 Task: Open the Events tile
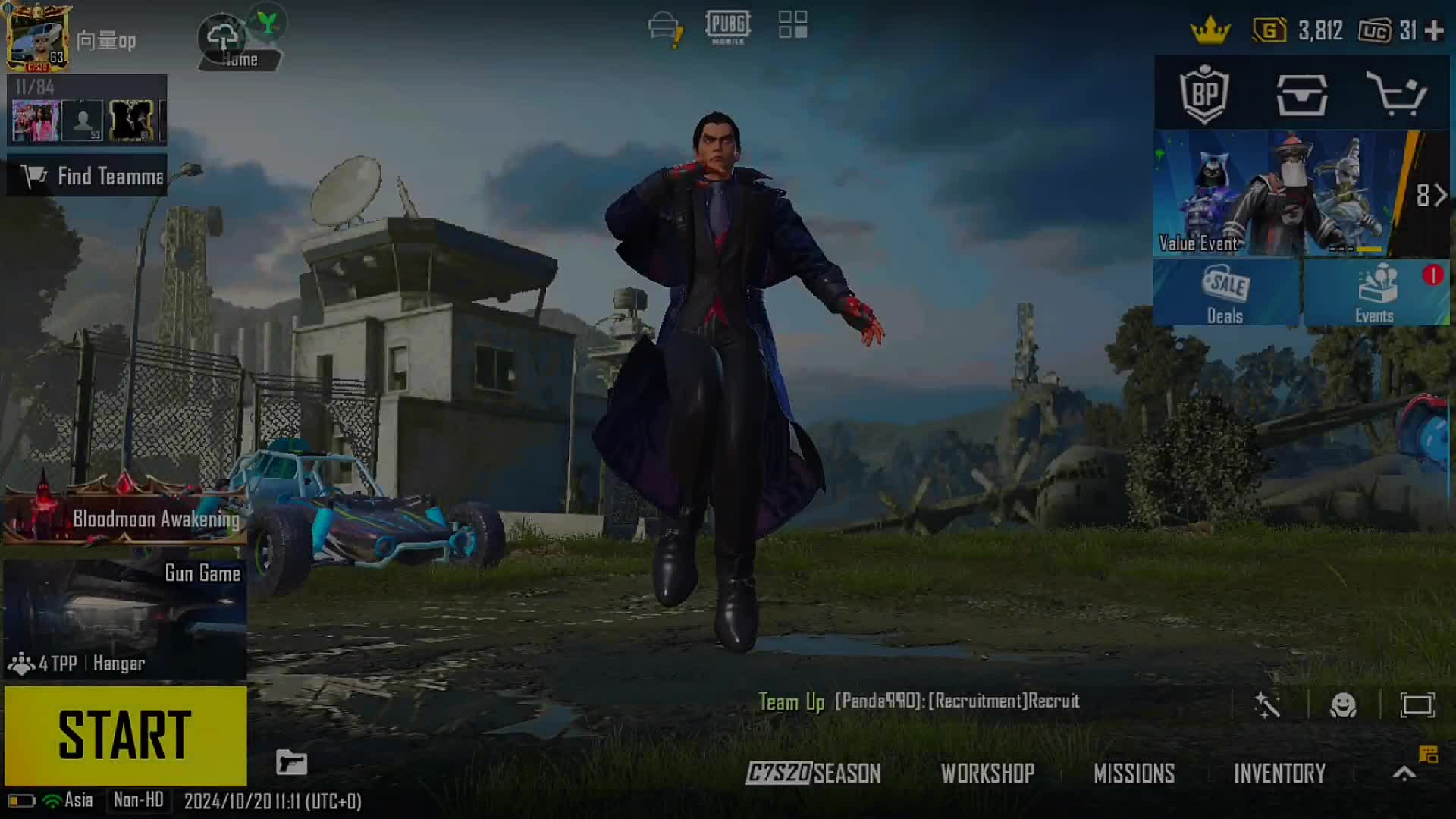(1376, 293)
